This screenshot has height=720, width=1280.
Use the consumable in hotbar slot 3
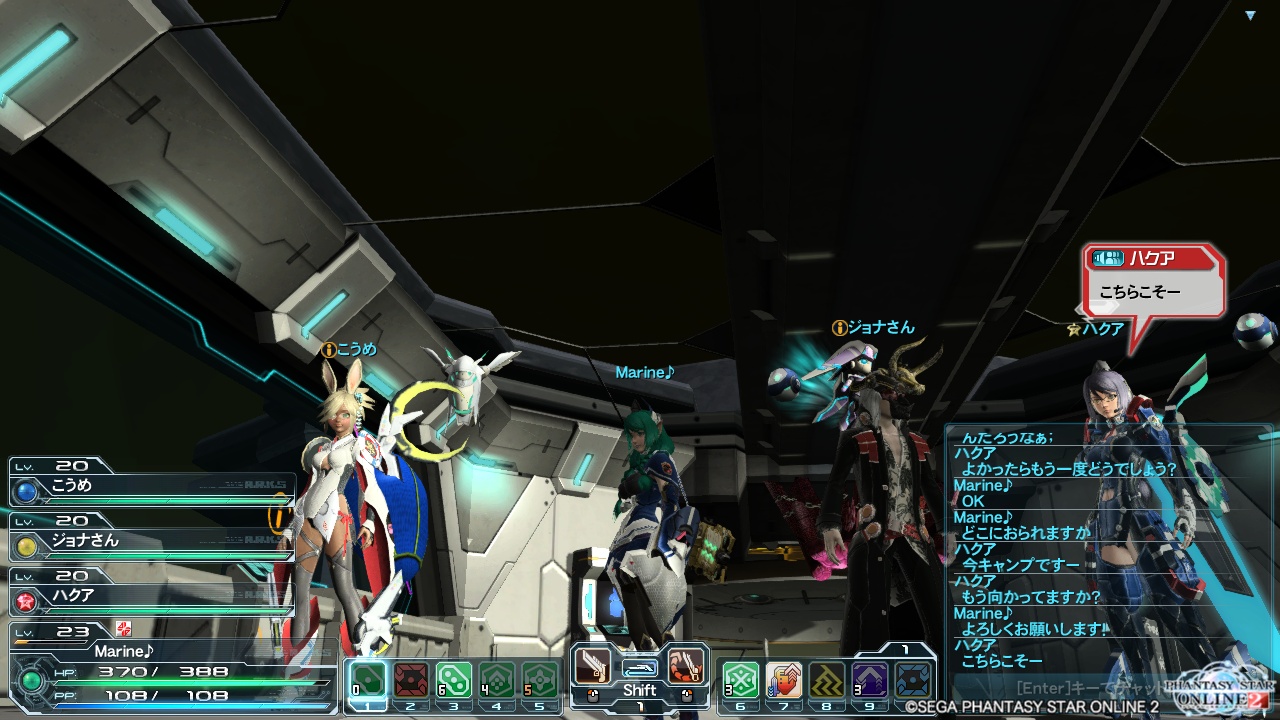point(454,680)
